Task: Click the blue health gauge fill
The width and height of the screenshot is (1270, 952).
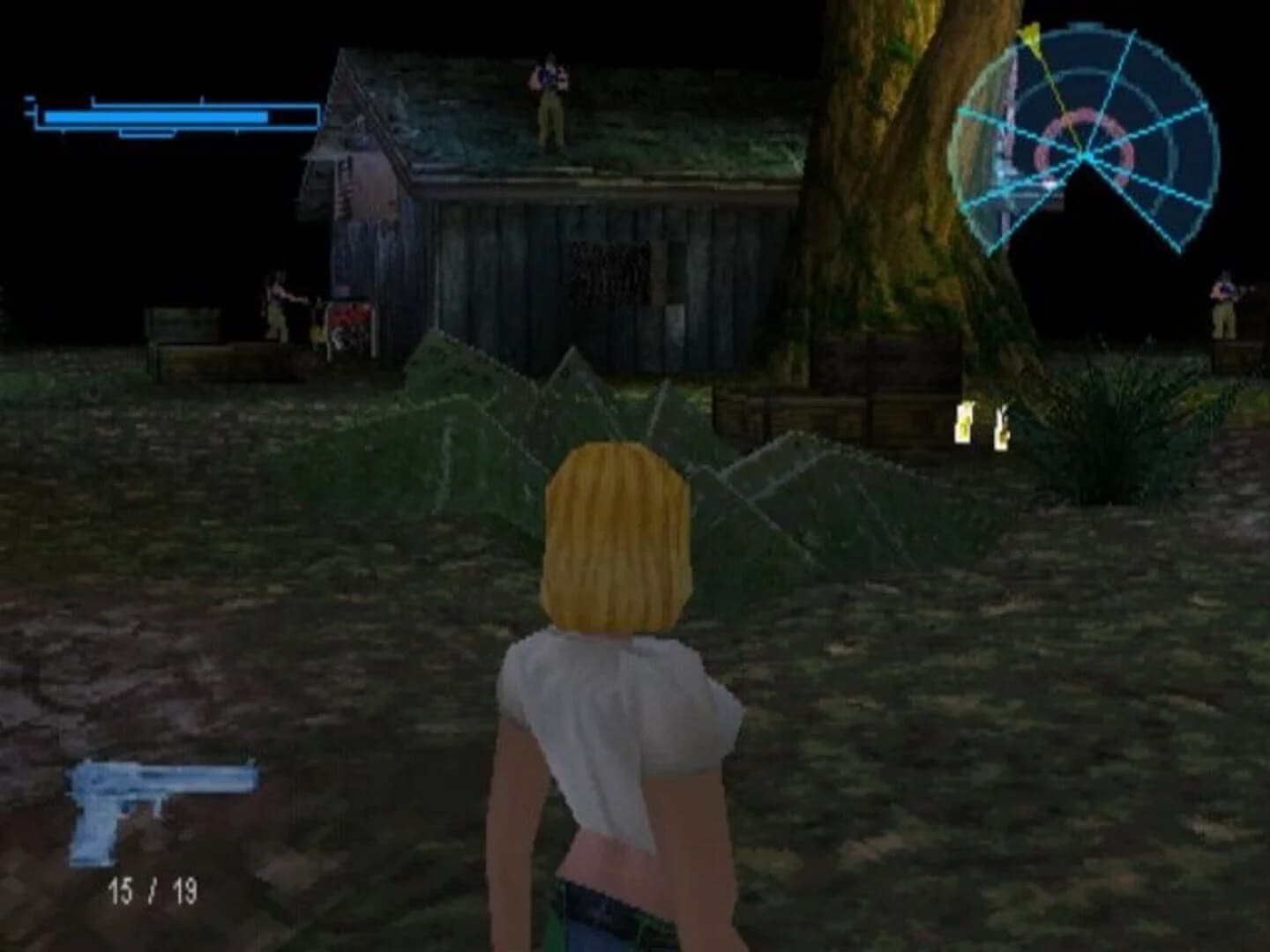Action: point(159,115)
